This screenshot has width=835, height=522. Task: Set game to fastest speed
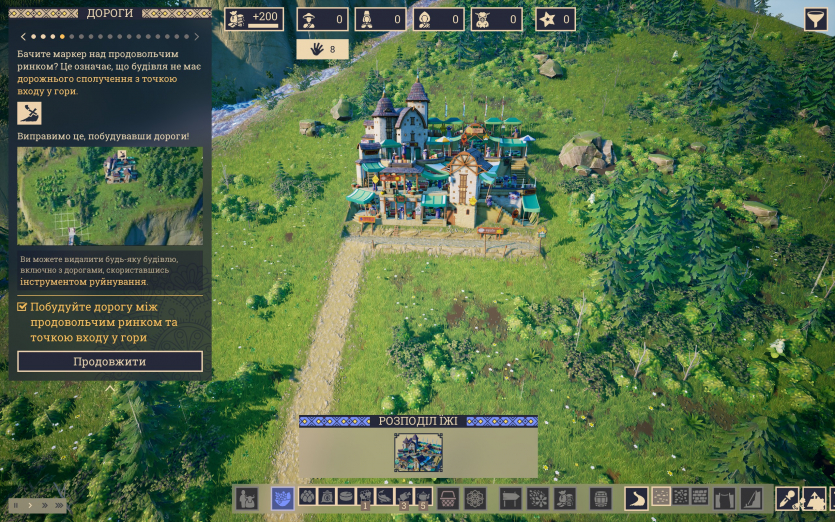click(60, 506)
